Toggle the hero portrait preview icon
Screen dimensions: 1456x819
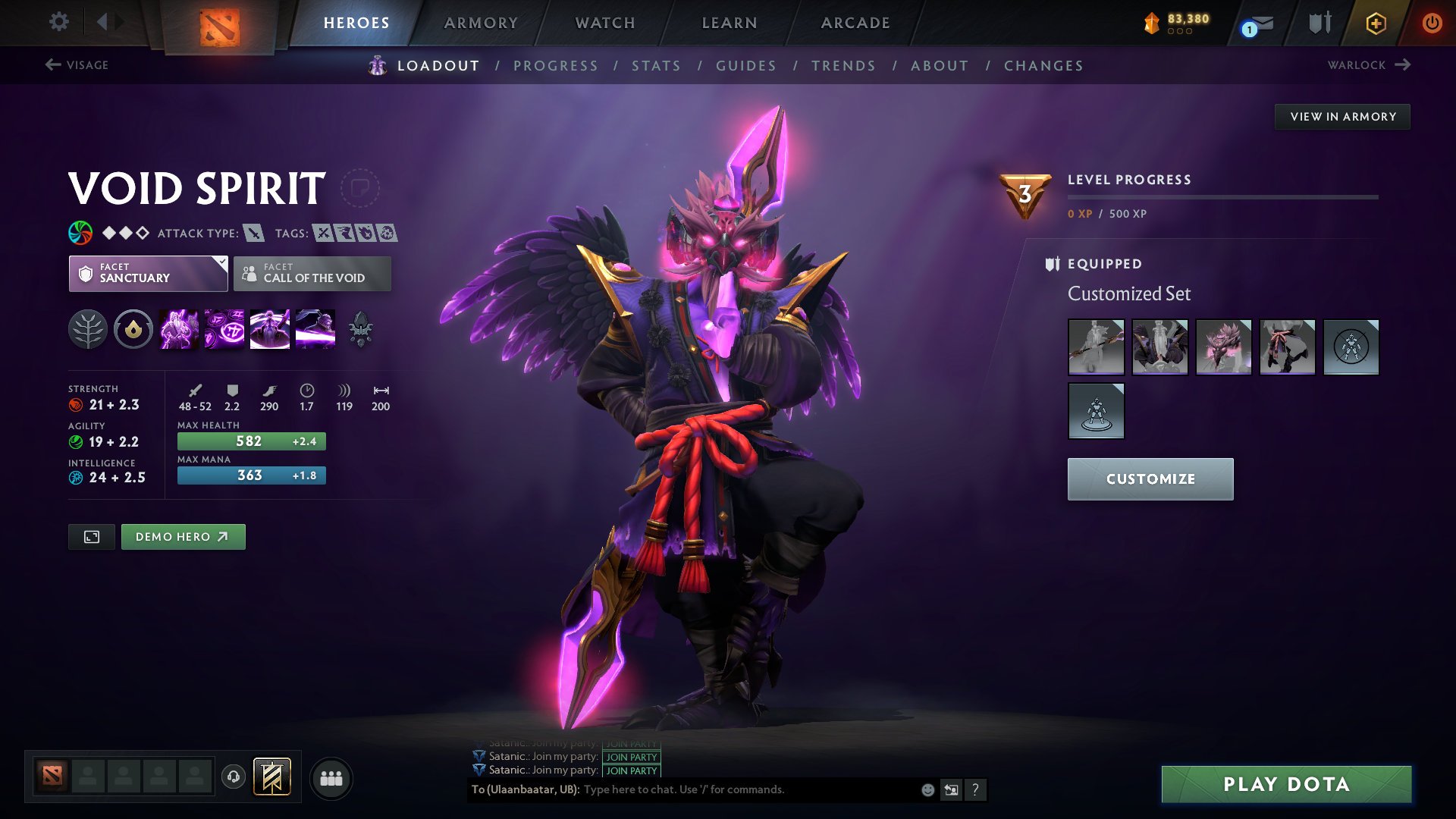[91, 536]
